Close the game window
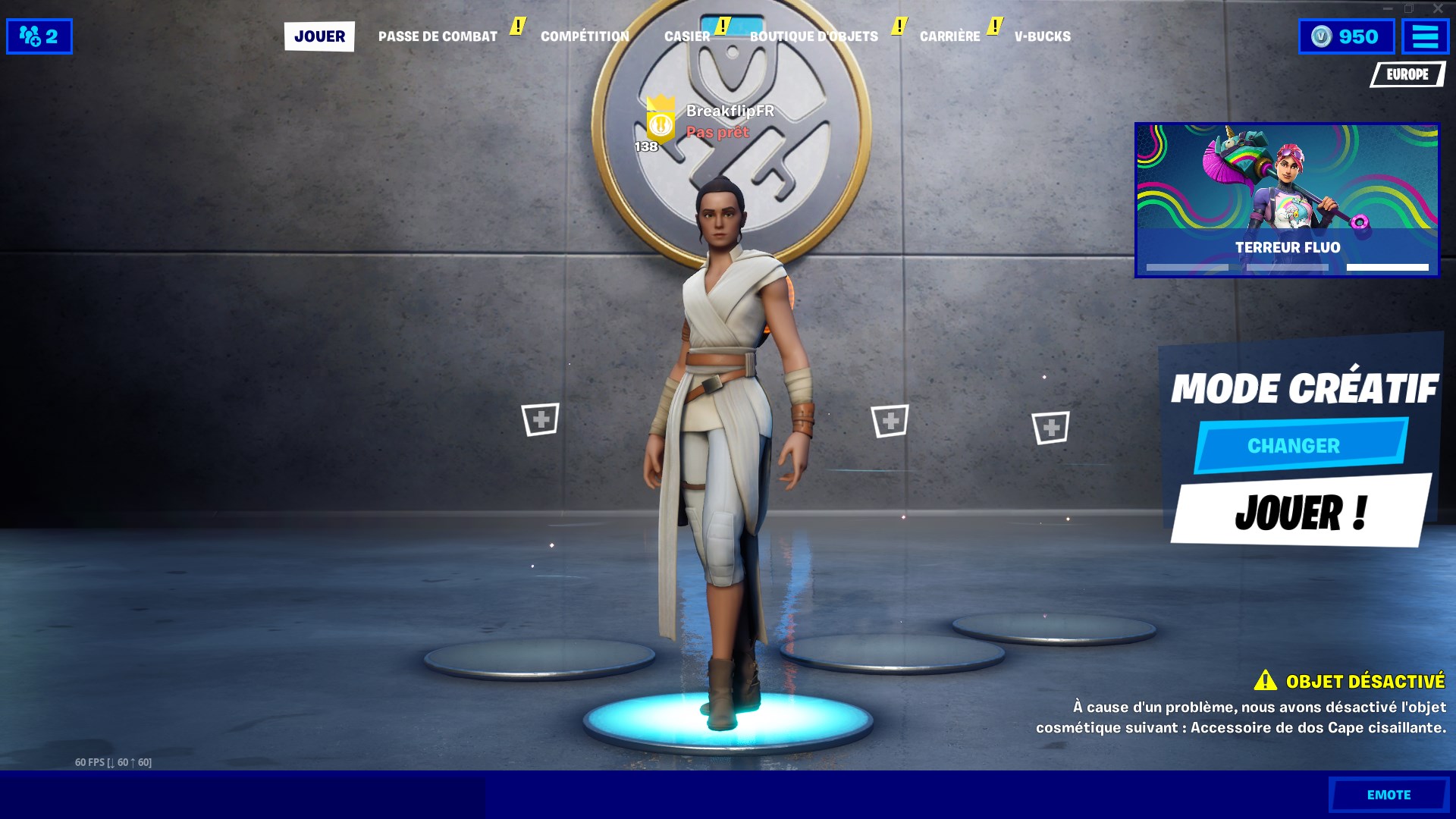This screenshot has width=1456, height=819. pyautogui.click(x=1438, y=8)
